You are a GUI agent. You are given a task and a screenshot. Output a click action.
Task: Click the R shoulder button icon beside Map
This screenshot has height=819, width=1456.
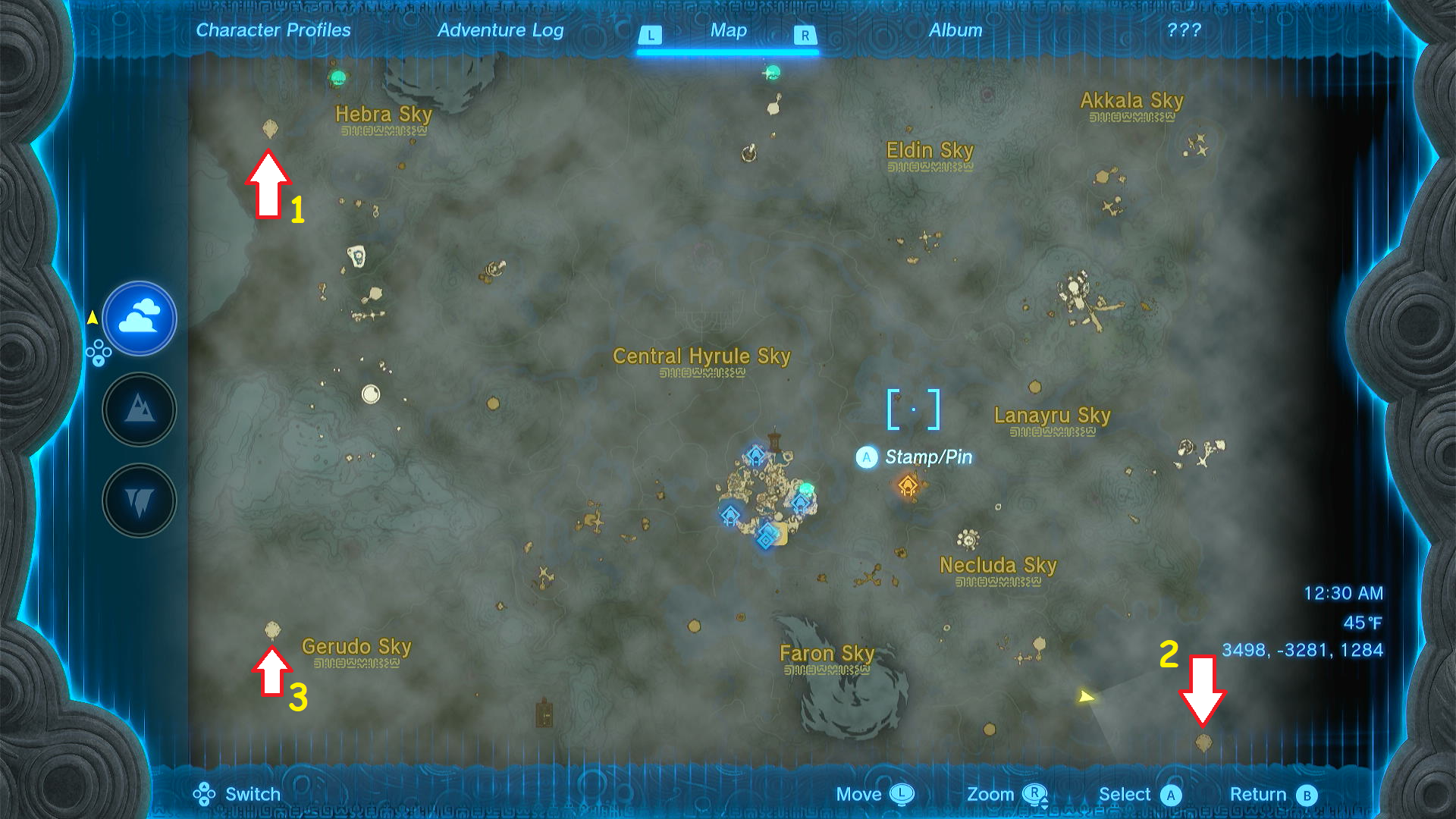click(803, 34)
